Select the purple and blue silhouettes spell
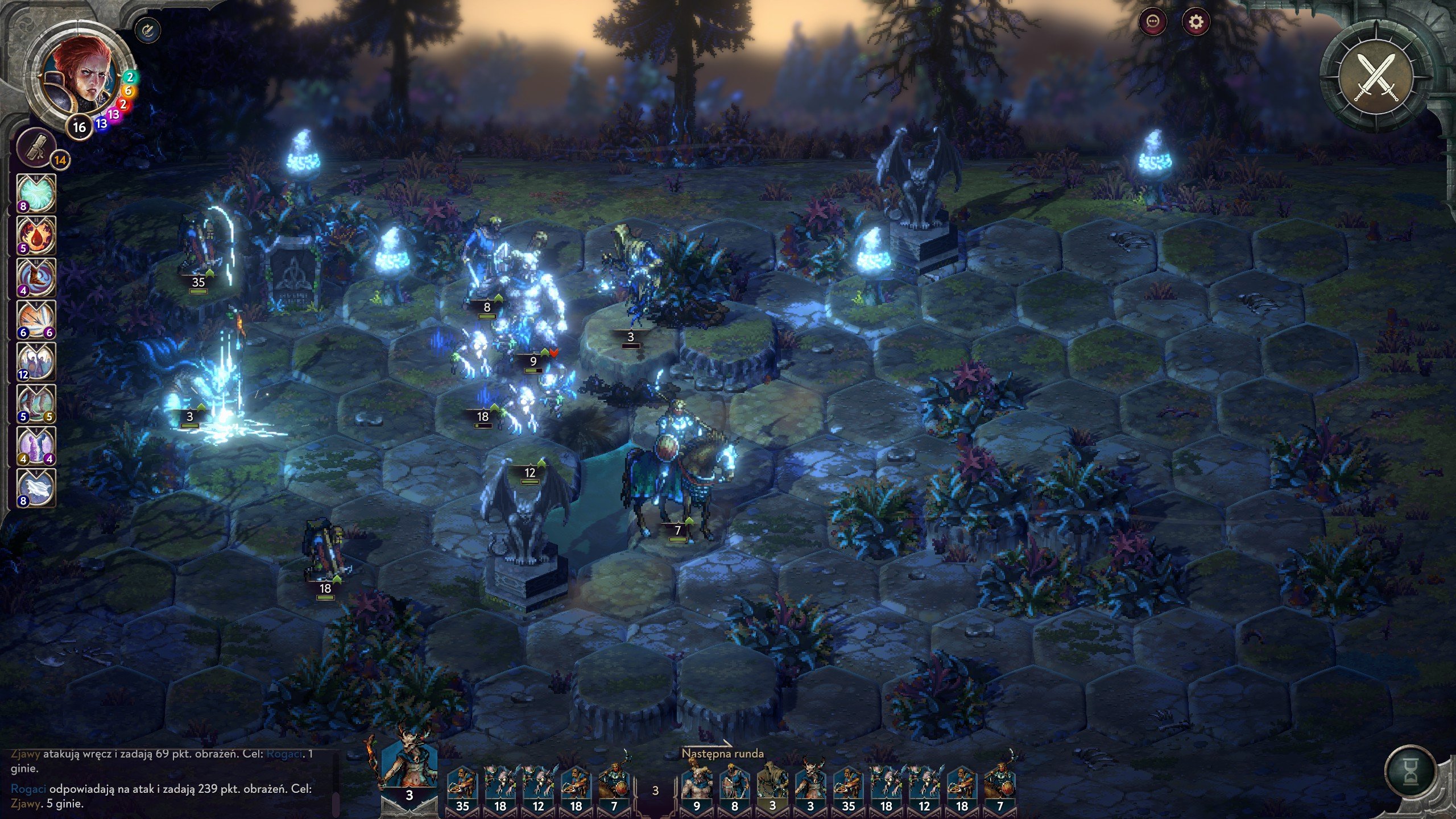 tap(36, 445)
